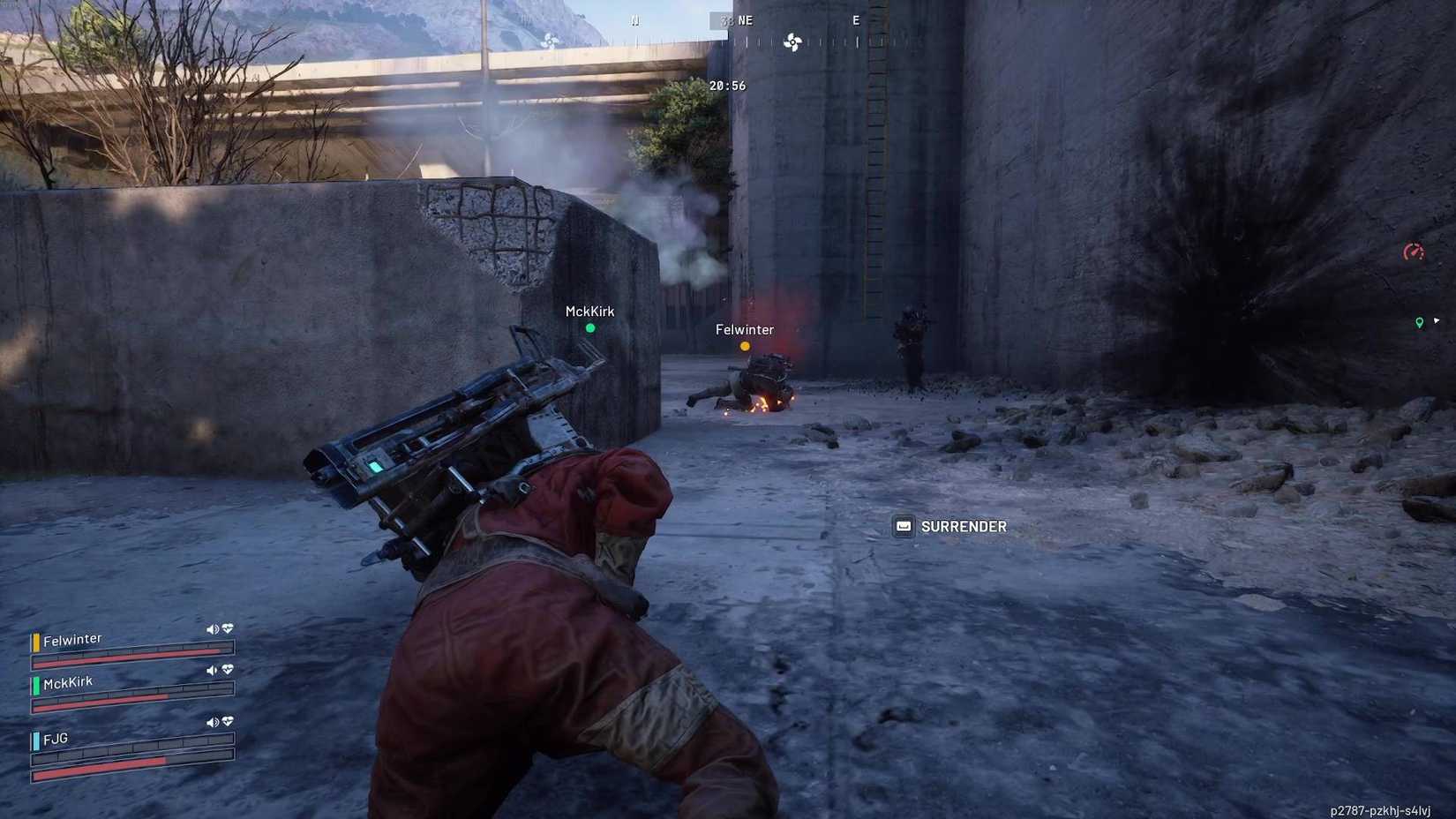This screenshot has width=1456, height=819.
Task: Click the fan marker on the compass bar
Action: coord(792,41)
